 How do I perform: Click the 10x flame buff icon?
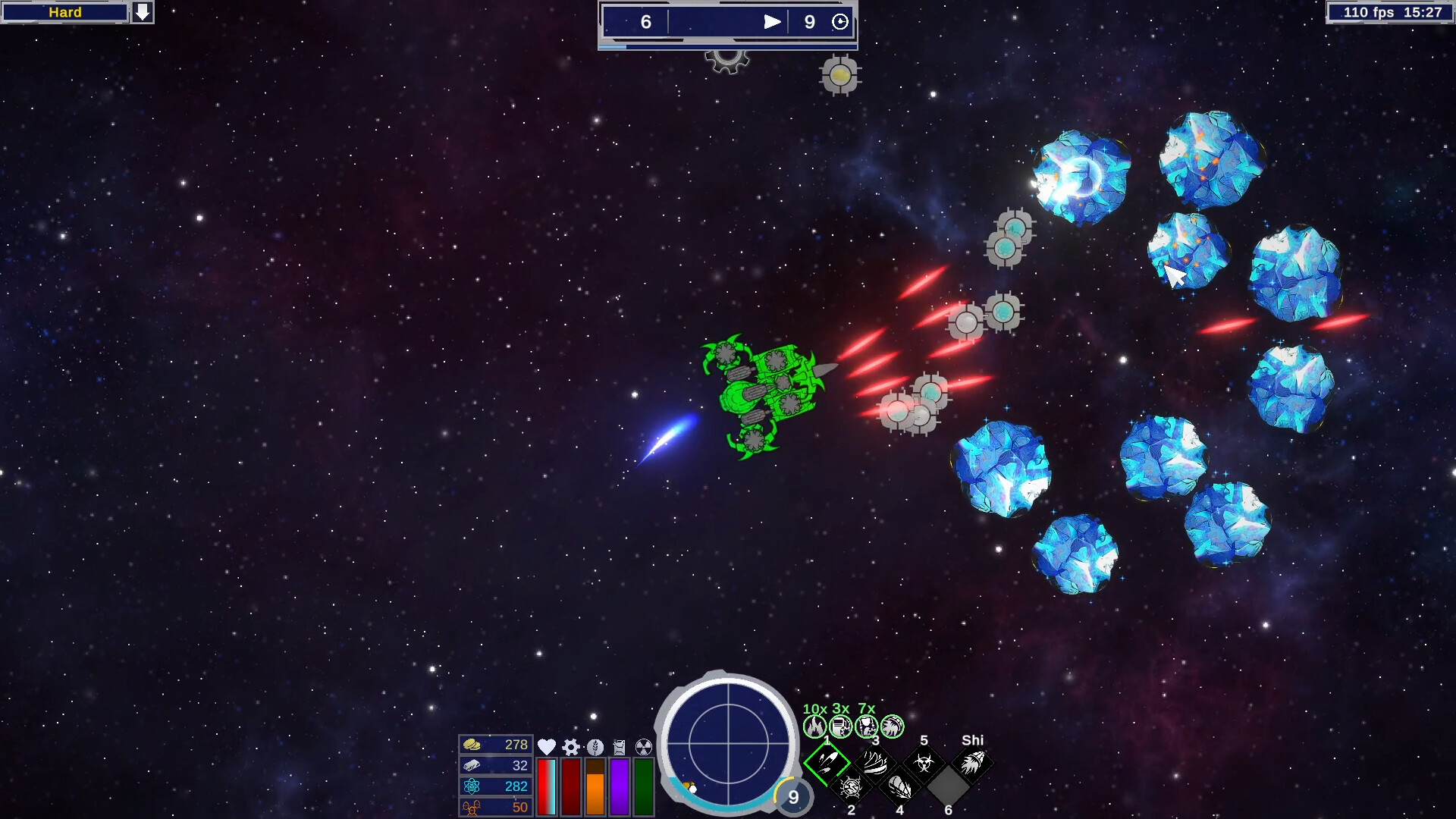click(x=815, y=726)
